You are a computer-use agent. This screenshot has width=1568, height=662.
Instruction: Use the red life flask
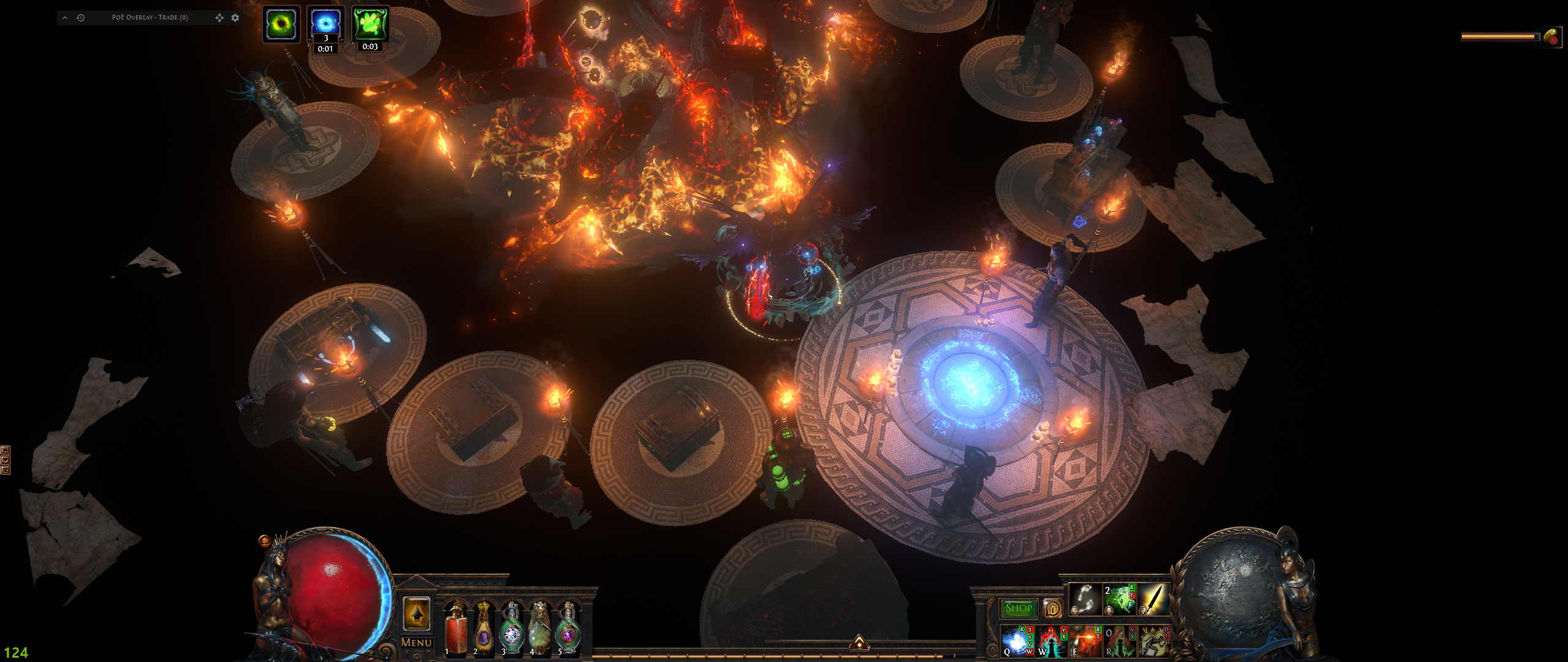tap(455, 627)
